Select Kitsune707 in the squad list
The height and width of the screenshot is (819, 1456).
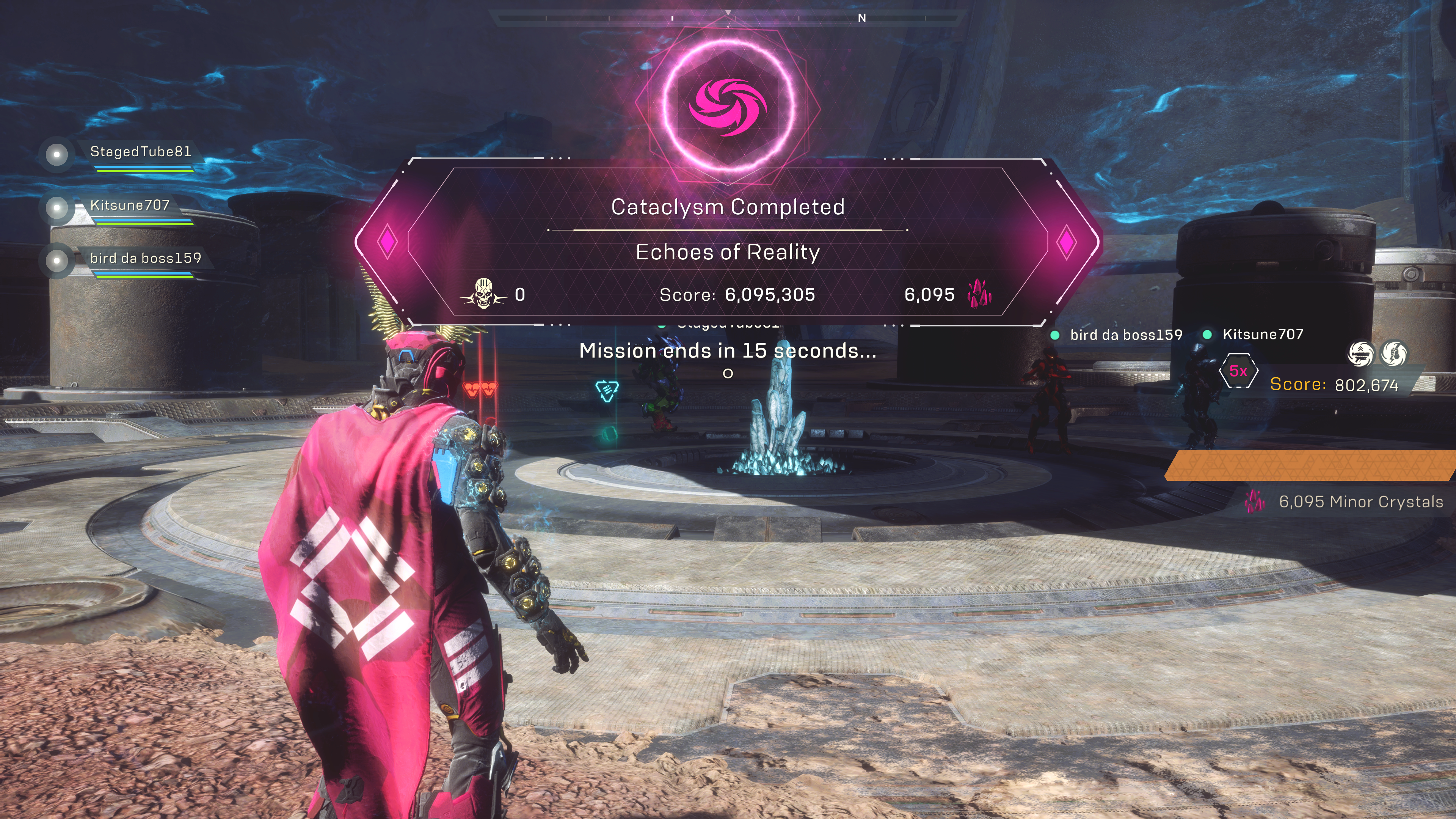129,205
